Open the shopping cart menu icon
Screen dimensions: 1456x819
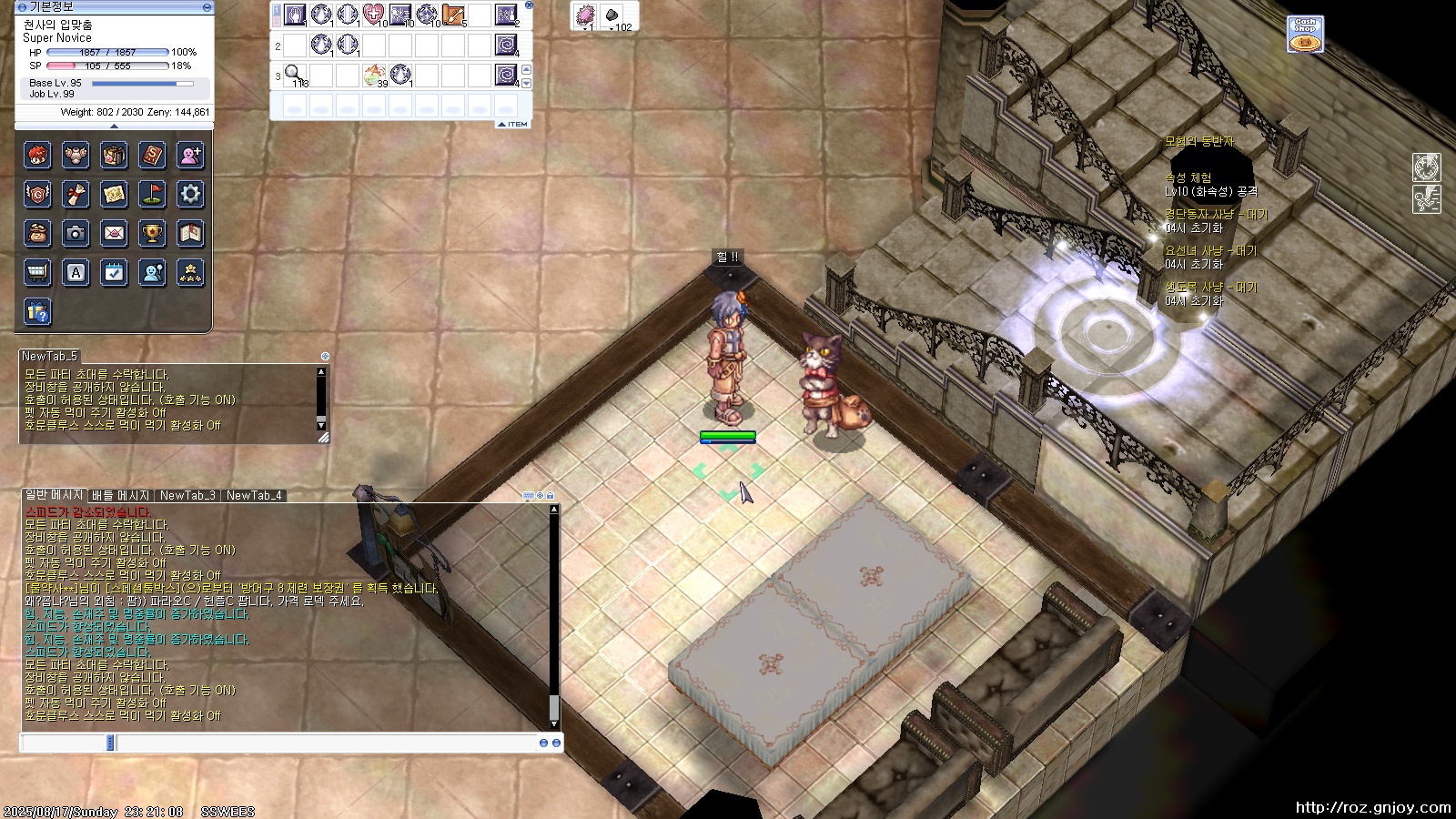37,273
